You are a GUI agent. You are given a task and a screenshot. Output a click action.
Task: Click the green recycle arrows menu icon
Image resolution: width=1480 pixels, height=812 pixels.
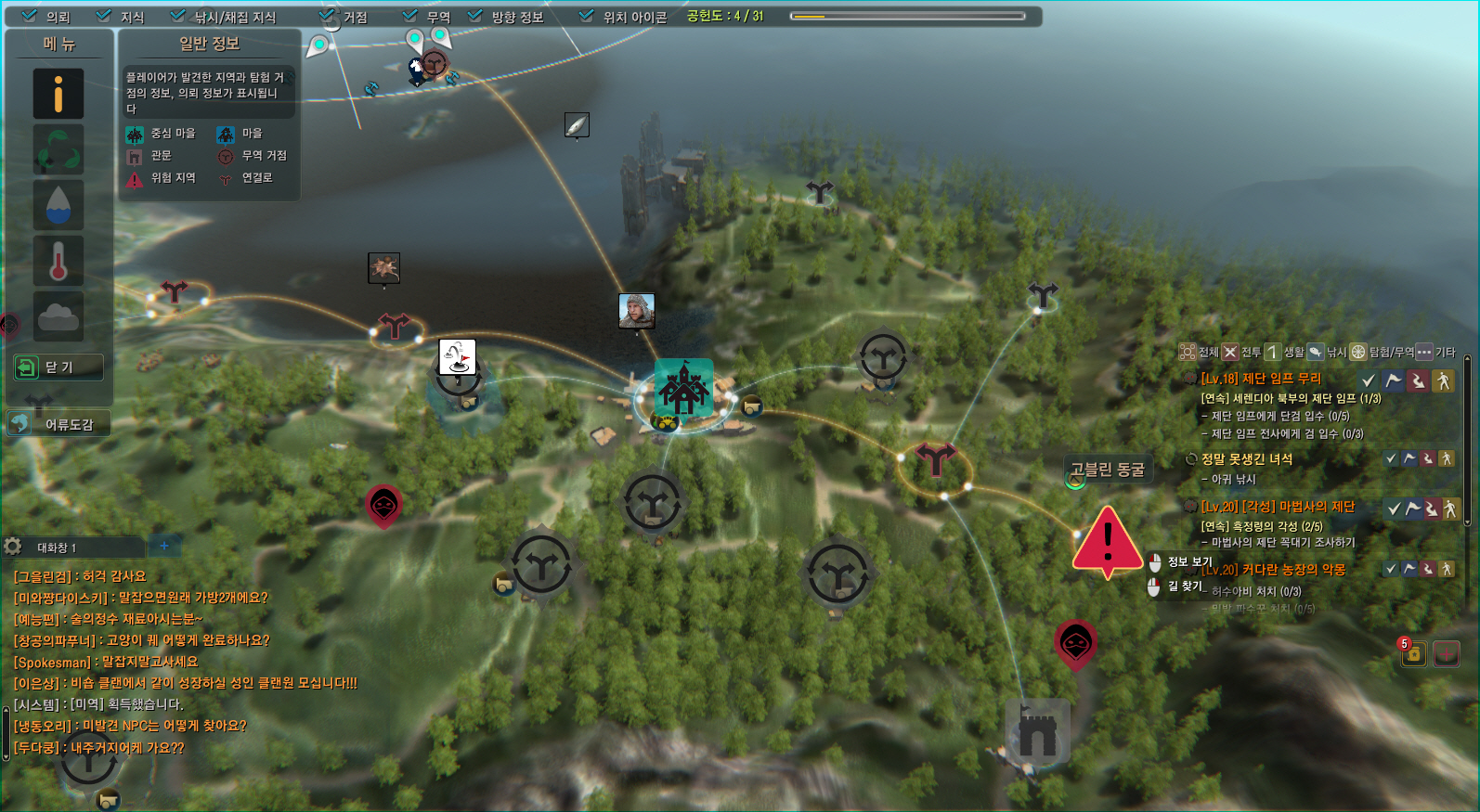click(x=58, y=149)
